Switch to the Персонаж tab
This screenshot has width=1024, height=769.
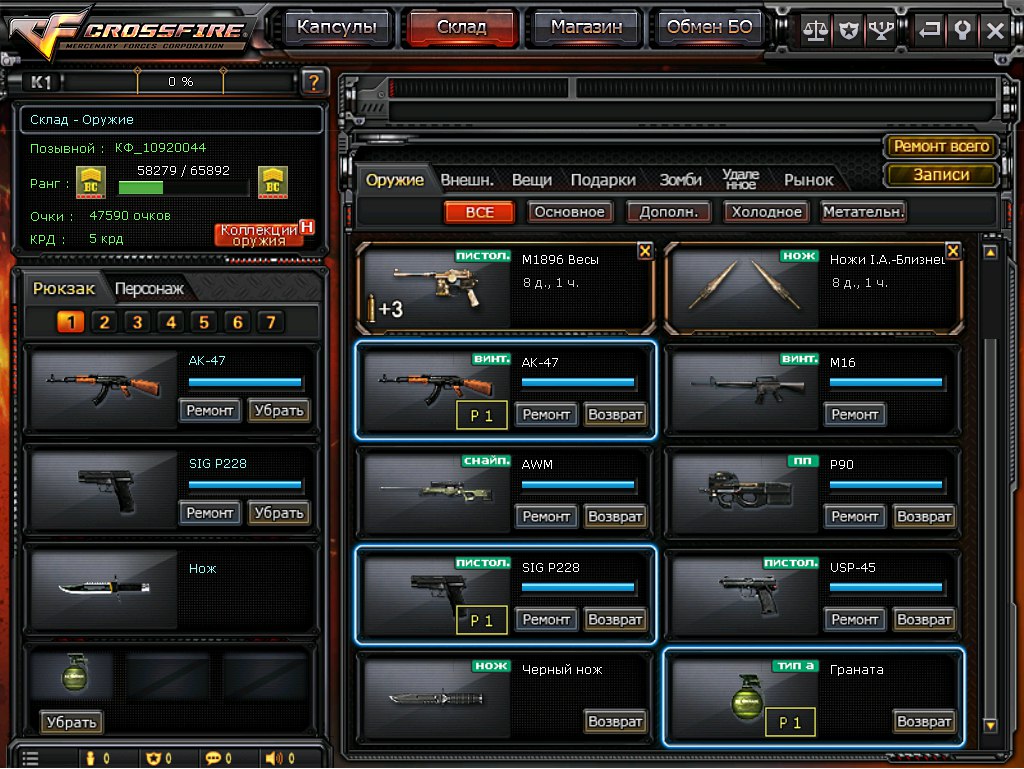[149, 289]
